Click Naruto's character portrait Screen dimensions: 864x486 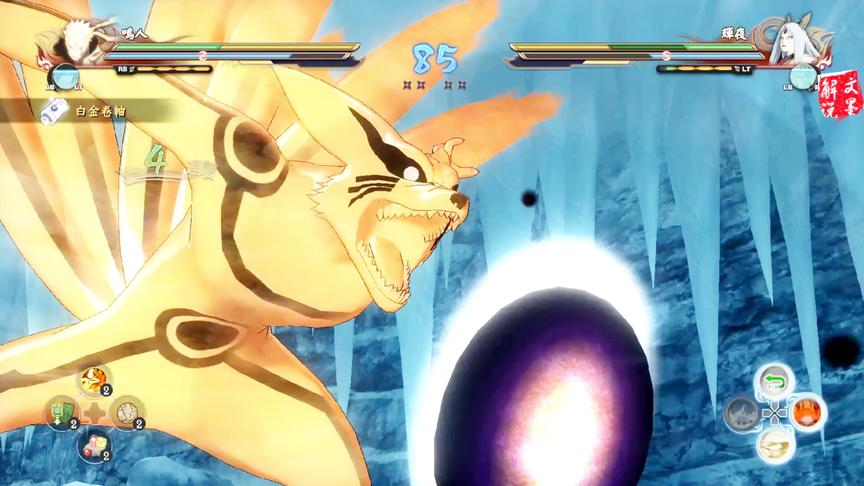[72, 42]
